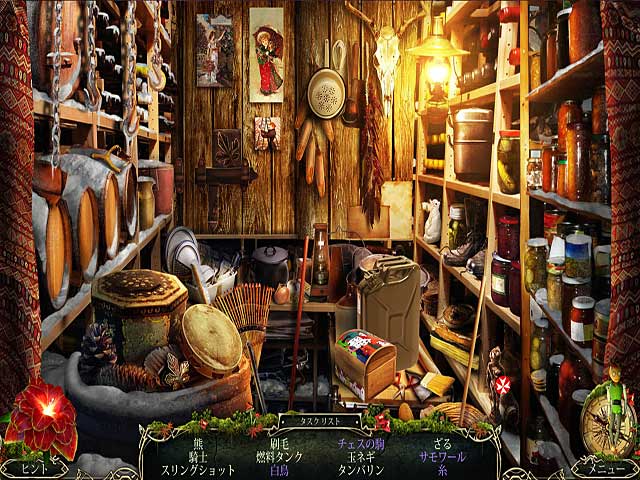Use the ヒント hint button

33,468
